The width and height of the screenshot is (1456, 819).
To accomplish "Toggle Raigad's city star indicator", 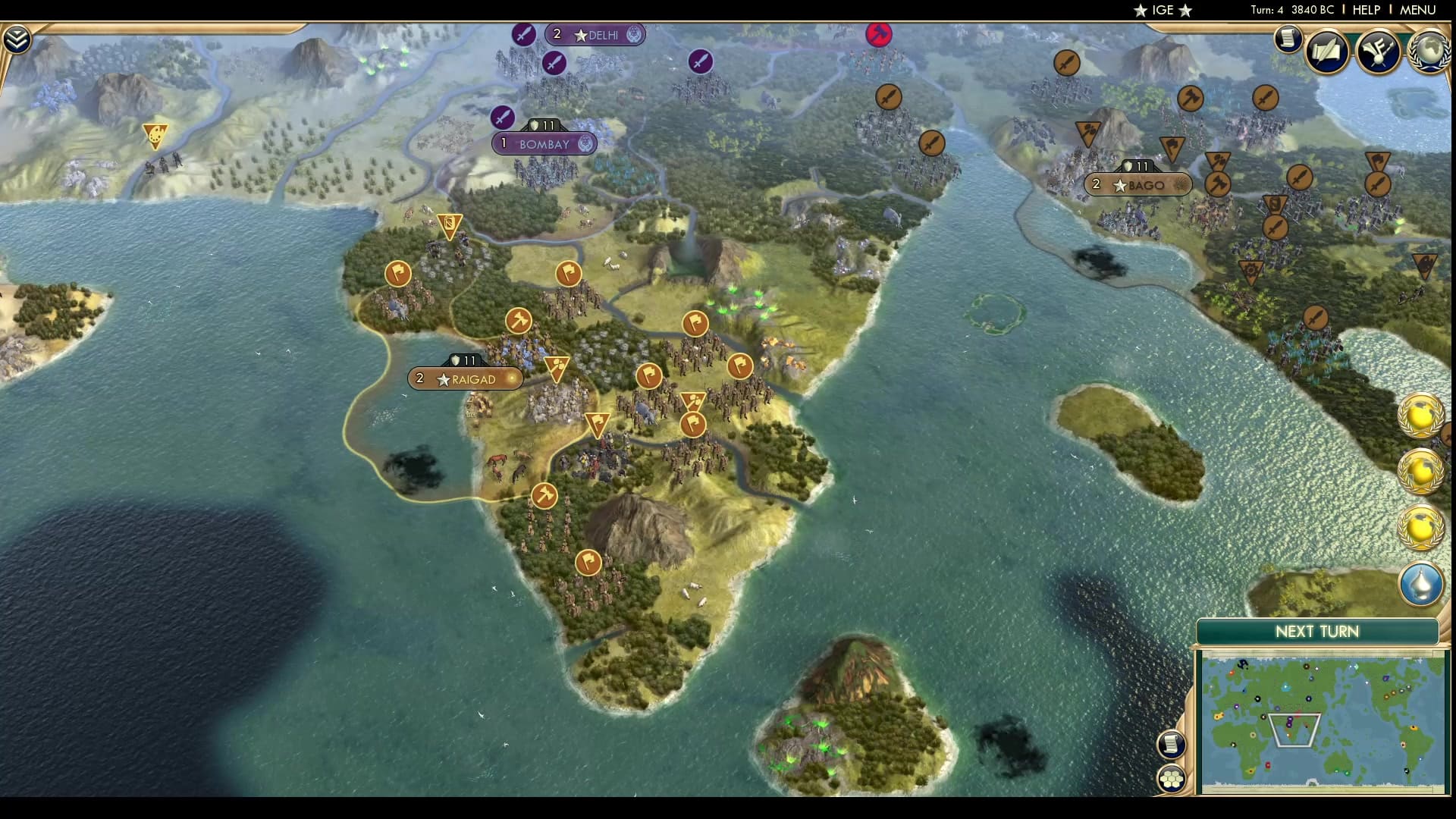I will [x=443, y=378].
